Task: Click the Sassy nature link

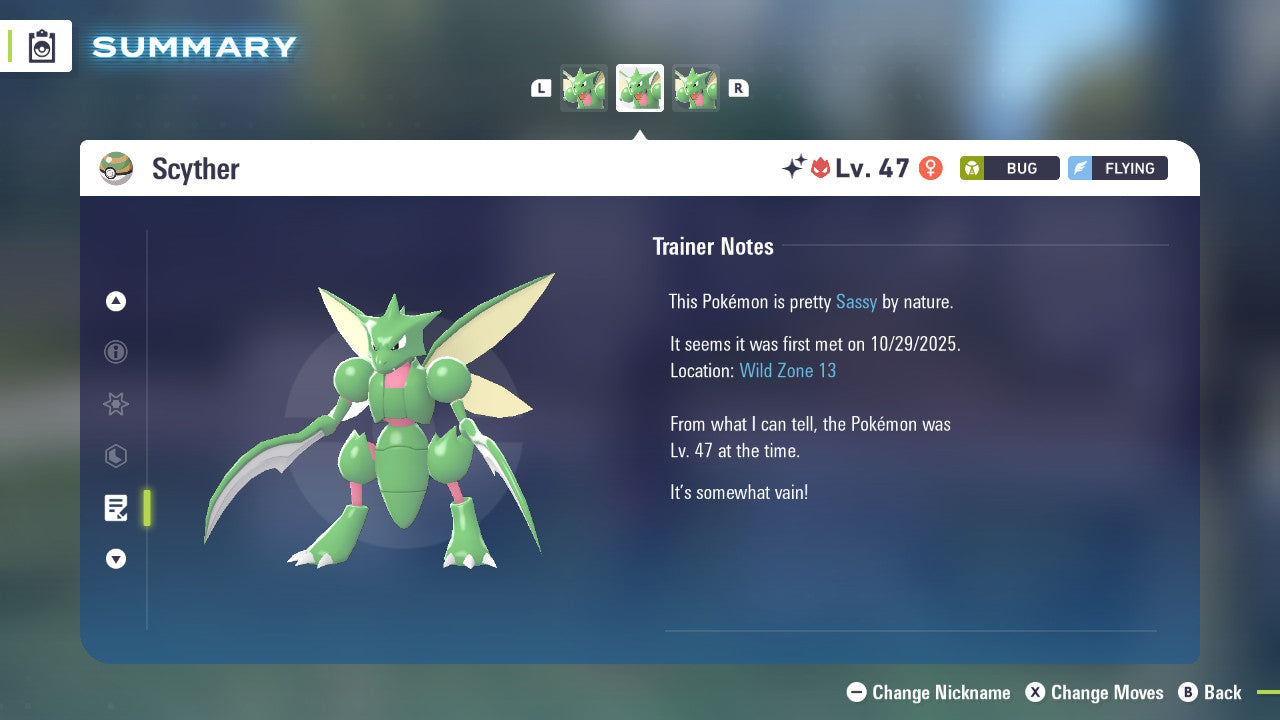Action: click(856, 301)
